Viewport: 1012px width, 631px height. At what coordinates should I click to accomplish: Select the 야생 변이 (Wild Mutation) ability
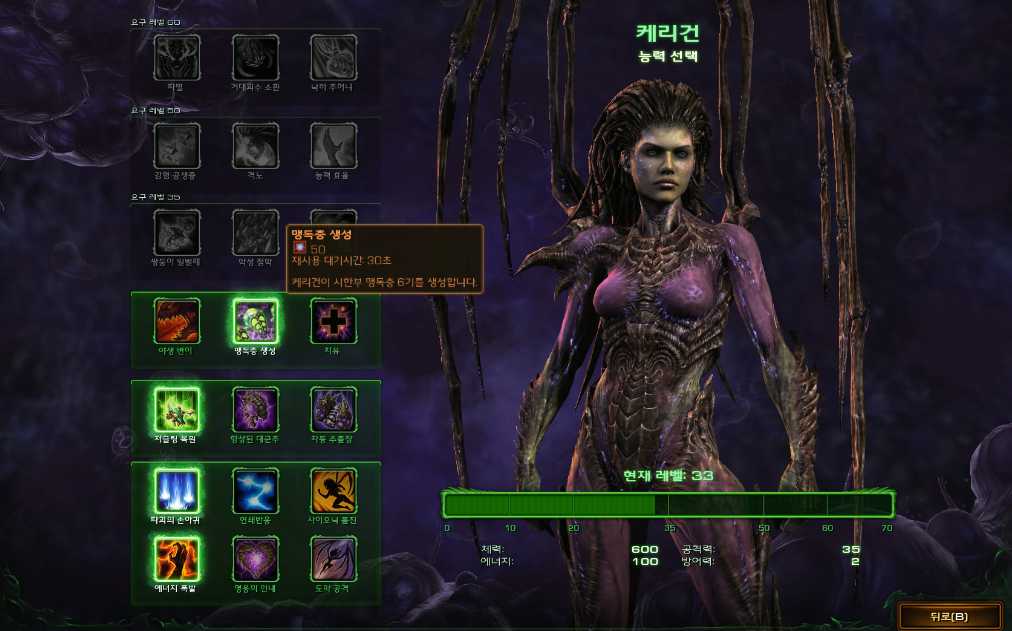[177, 321]
